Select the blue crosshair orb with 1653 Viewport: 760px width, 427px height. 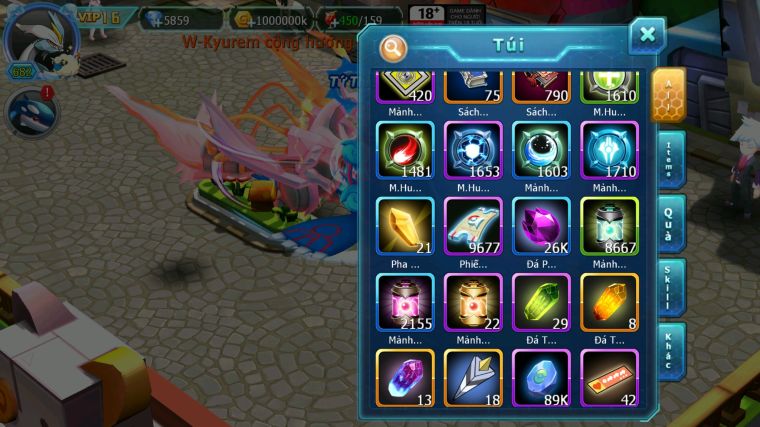(473, 151)
